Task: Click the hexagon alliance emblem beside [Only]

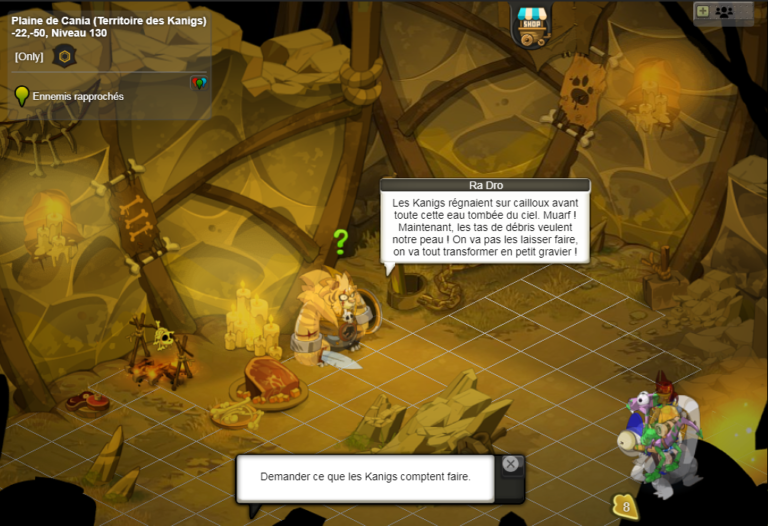Action: (x=64, y=56)
